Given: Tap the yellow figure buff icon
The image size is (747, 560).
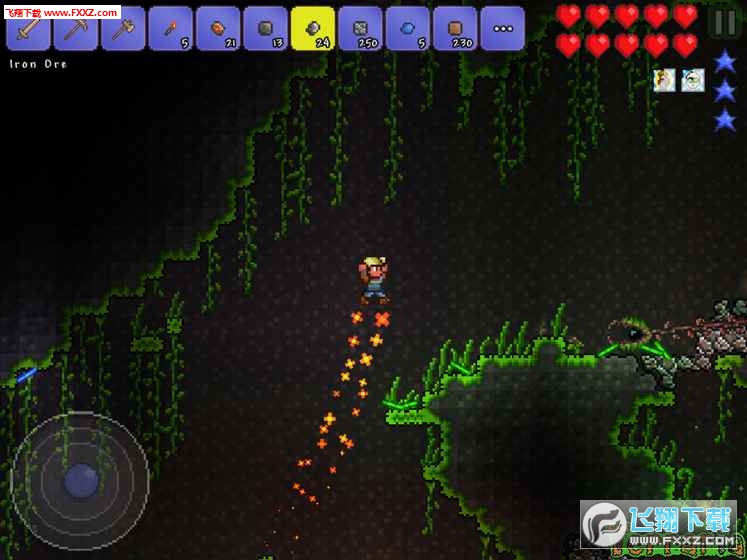Looking at the screenshot, I should point(664,81).
